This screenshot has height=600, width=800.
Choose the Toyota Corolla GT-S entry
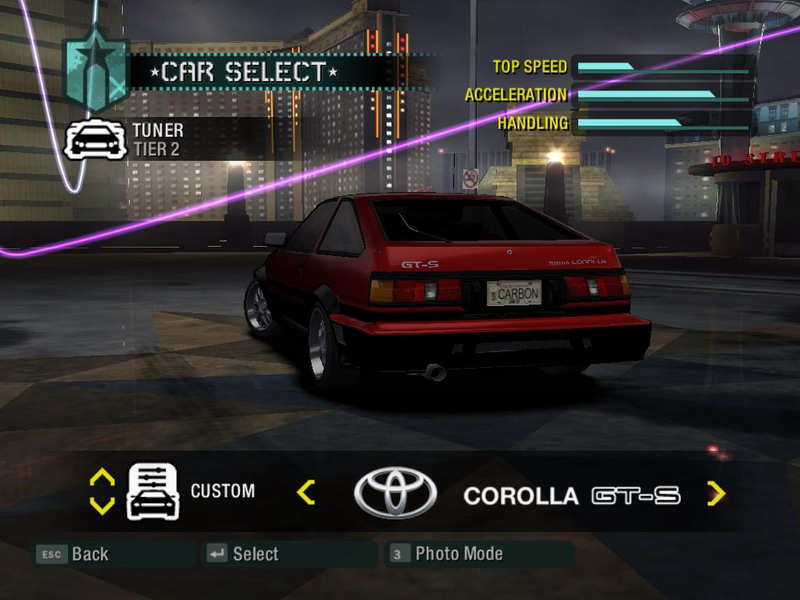point(571,496)
